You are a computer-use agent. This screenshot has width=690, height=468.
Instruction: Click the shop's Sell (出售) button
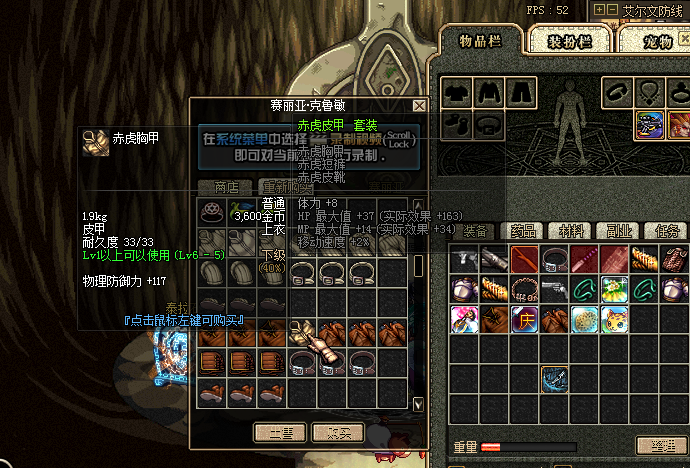click(x=279, y=433)
